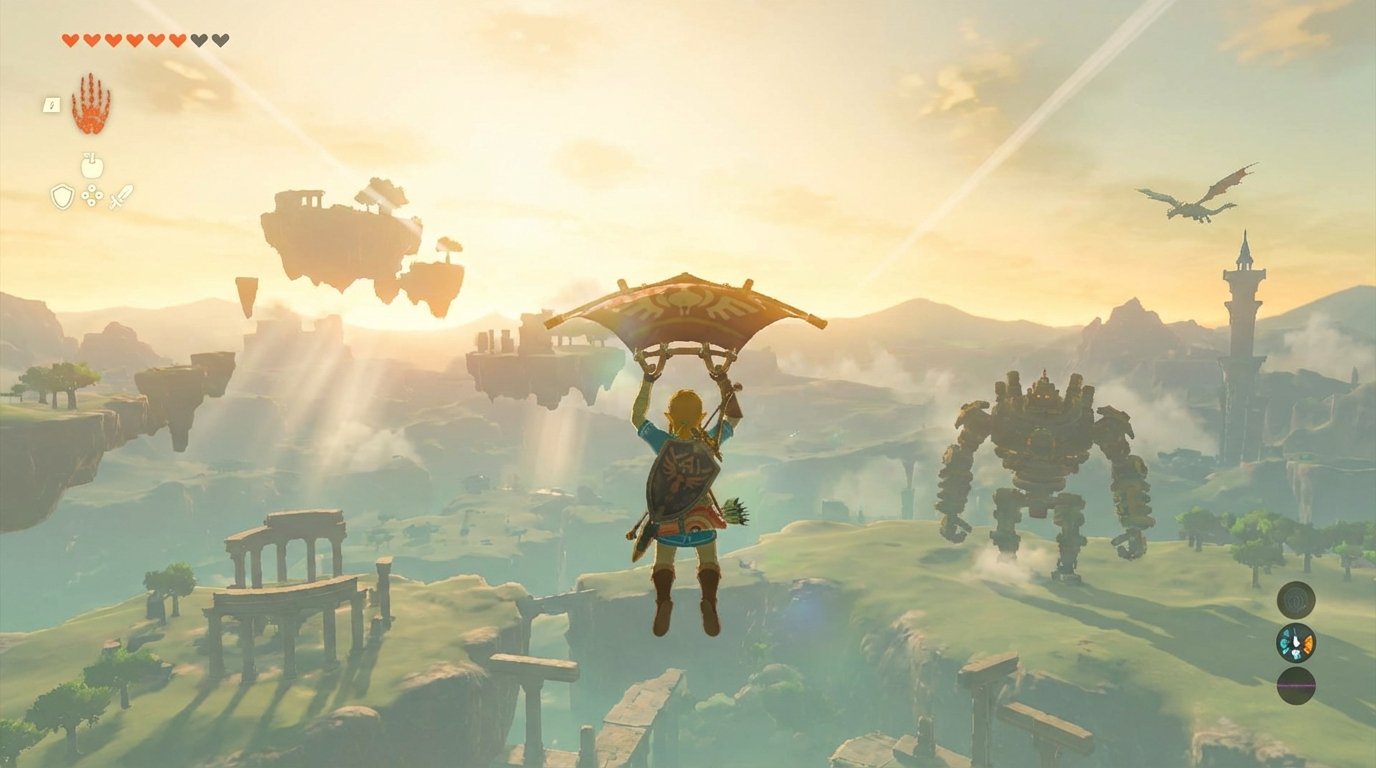Select the glowing hand ability rune icon
The height and width of the screenshot is (768, 1376).
click(90, 102)
